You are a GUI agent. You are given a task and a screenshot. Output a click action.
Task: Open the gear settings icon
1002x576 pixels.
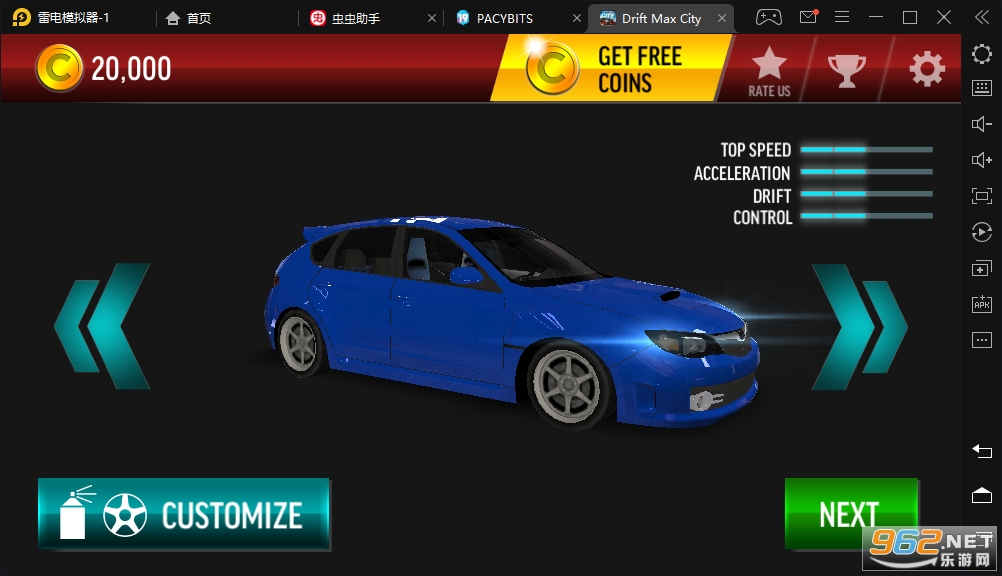click(926, 69)
